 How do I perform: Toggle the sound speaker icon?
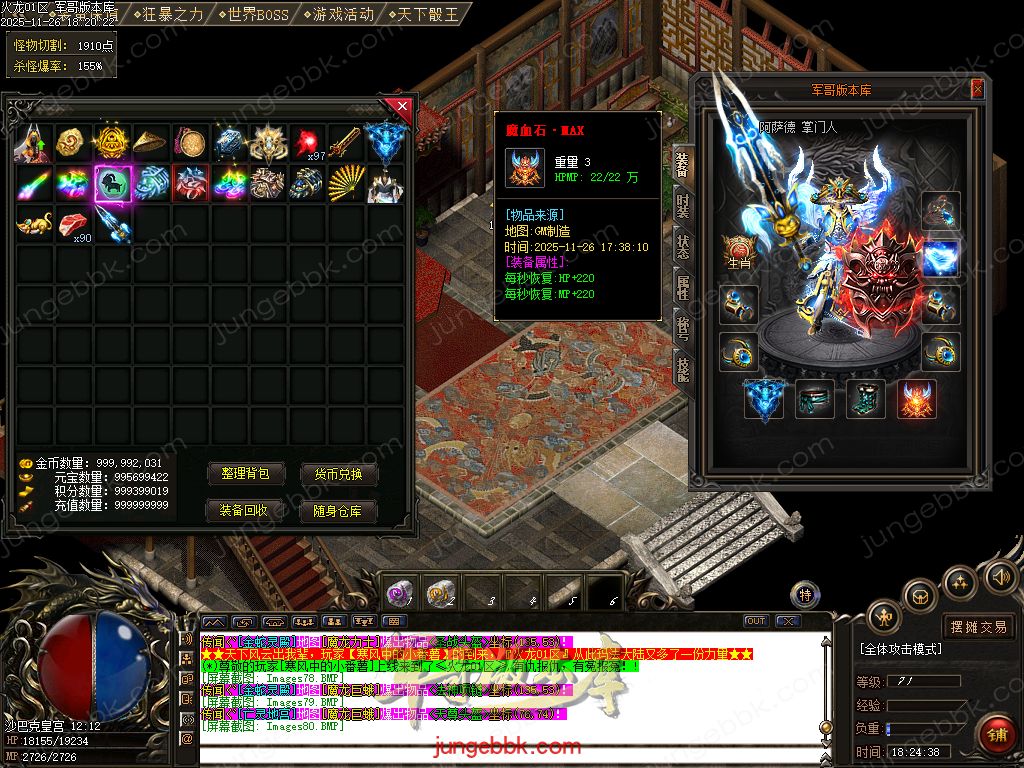point(999,577)
